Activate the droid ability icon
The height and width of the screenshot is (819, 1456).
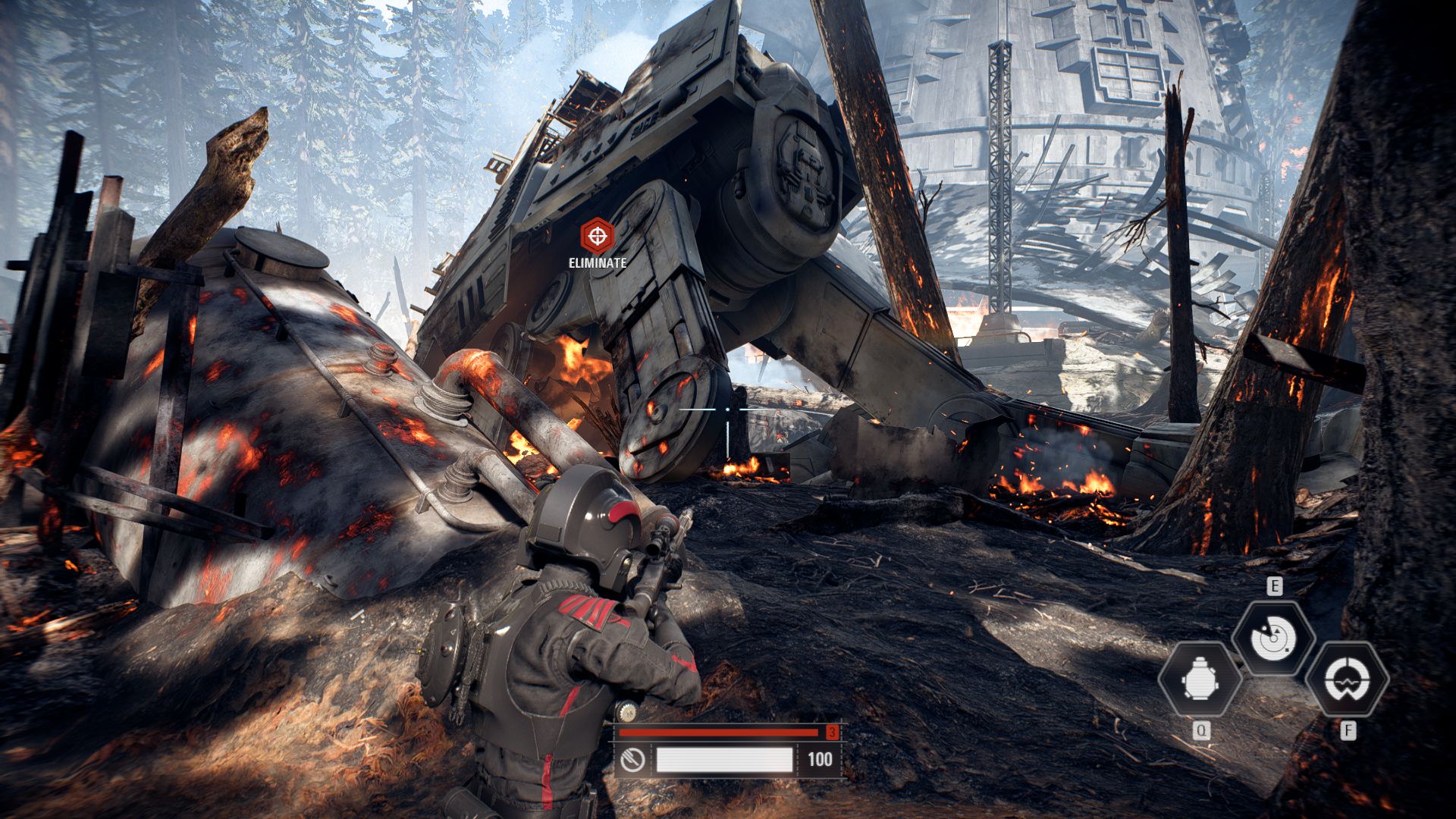click(x=1200, y=679)
